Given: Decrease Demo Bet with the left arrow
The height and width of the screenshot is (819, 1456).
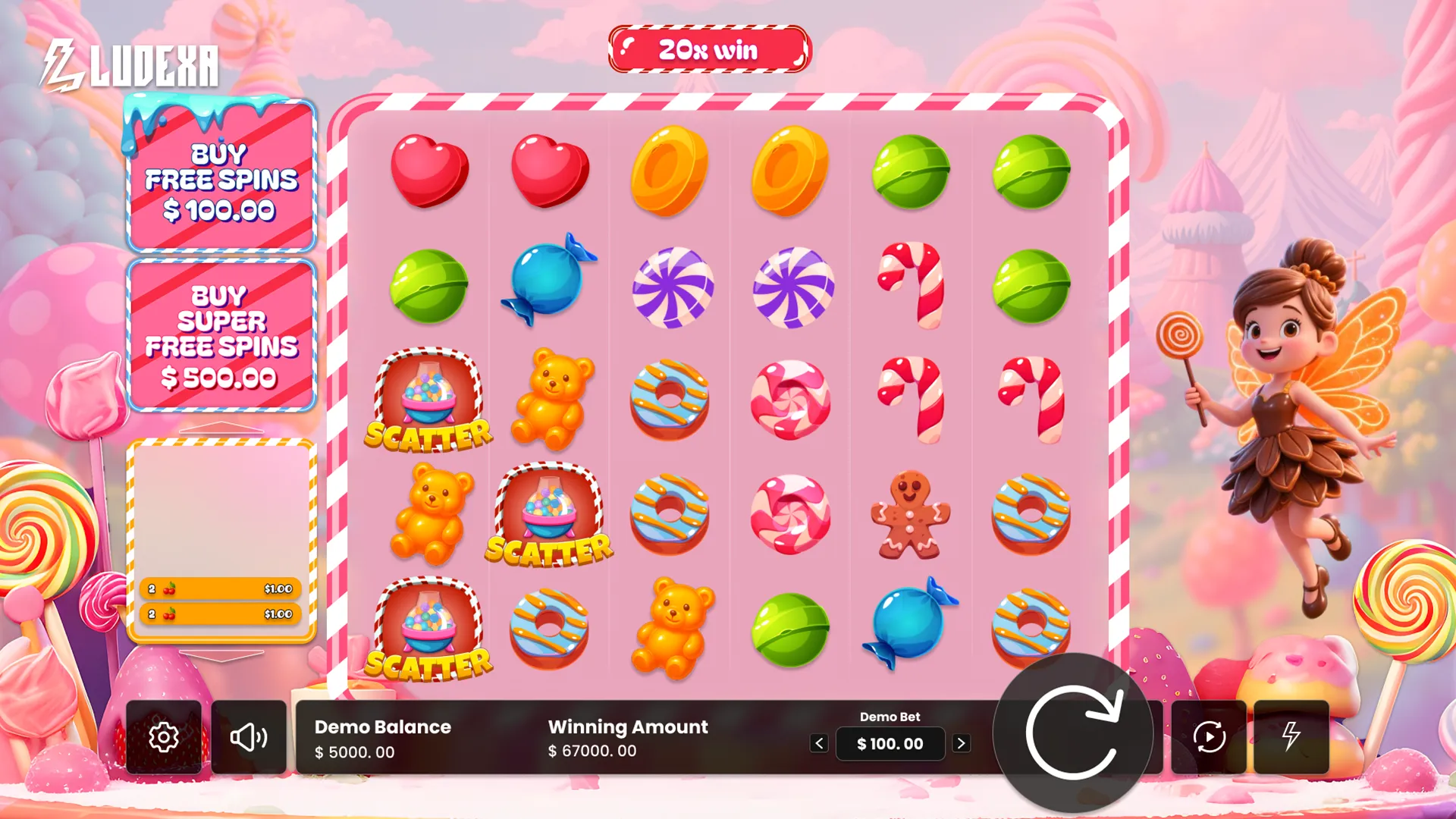Looking at the screenshot, I should point(818,743).
